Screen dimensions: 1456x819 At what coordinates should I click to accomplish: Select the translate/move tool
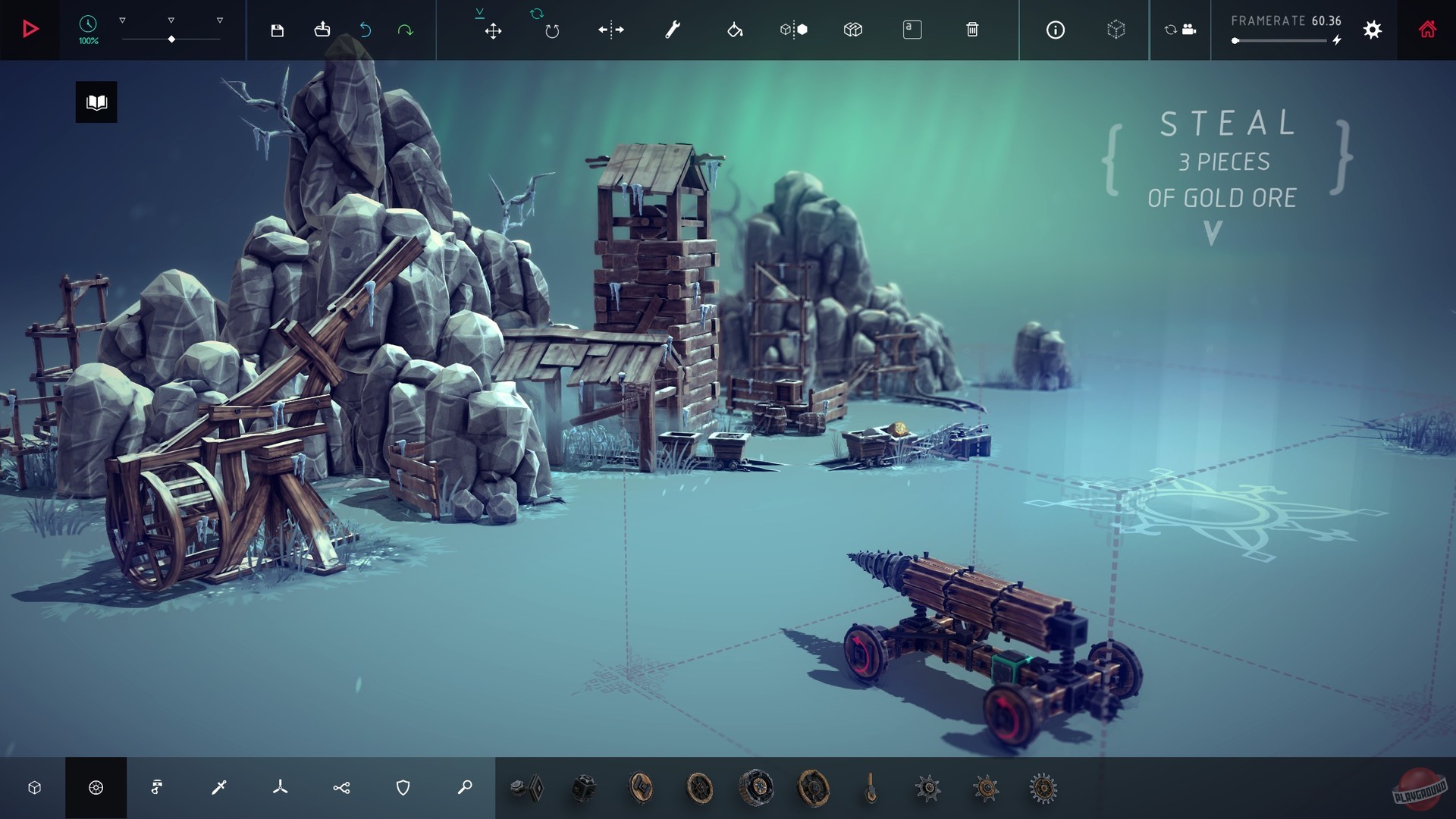tap(493, 30)
